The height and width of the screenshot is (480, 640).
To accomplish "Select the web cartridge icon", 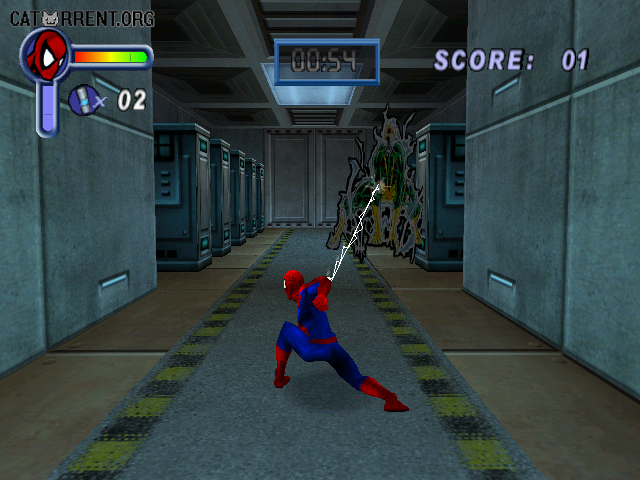I will pos(83,99).
